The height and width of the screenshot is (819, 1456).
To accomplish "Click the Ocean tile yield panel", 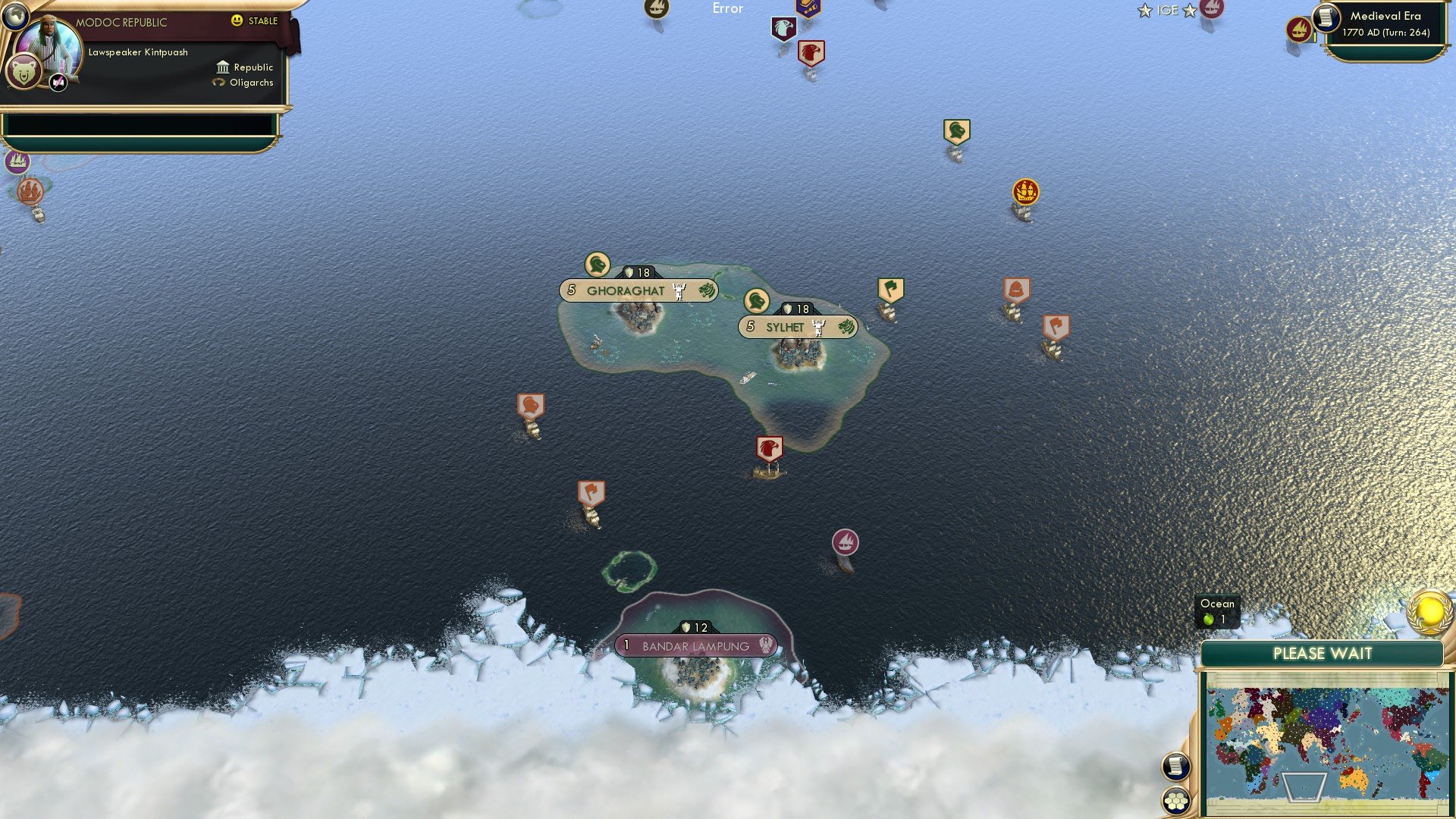I will coord(1216,611).
